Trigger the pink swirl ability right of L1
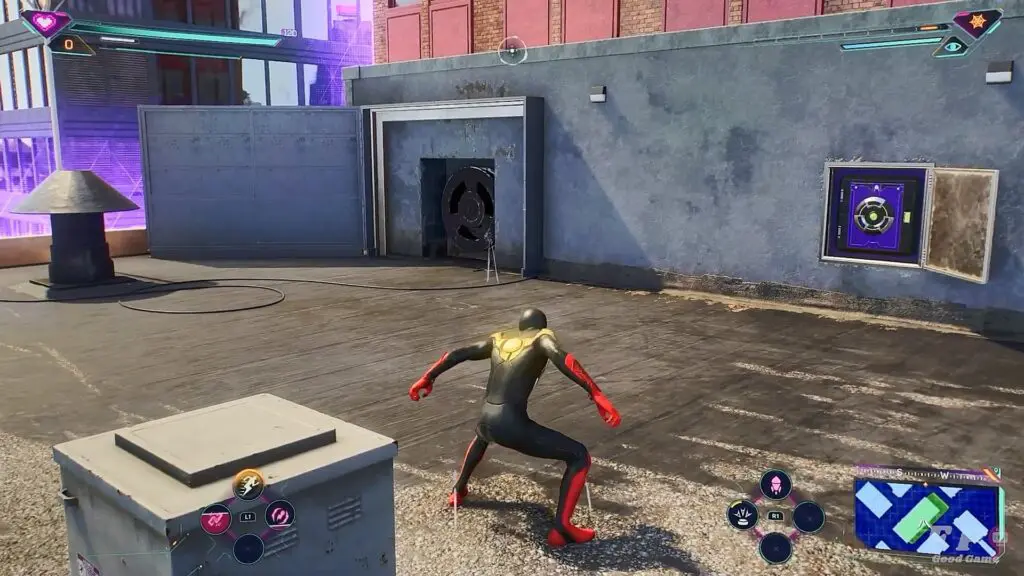This screenshot has height=576, width=1024. tap(280, 516)
